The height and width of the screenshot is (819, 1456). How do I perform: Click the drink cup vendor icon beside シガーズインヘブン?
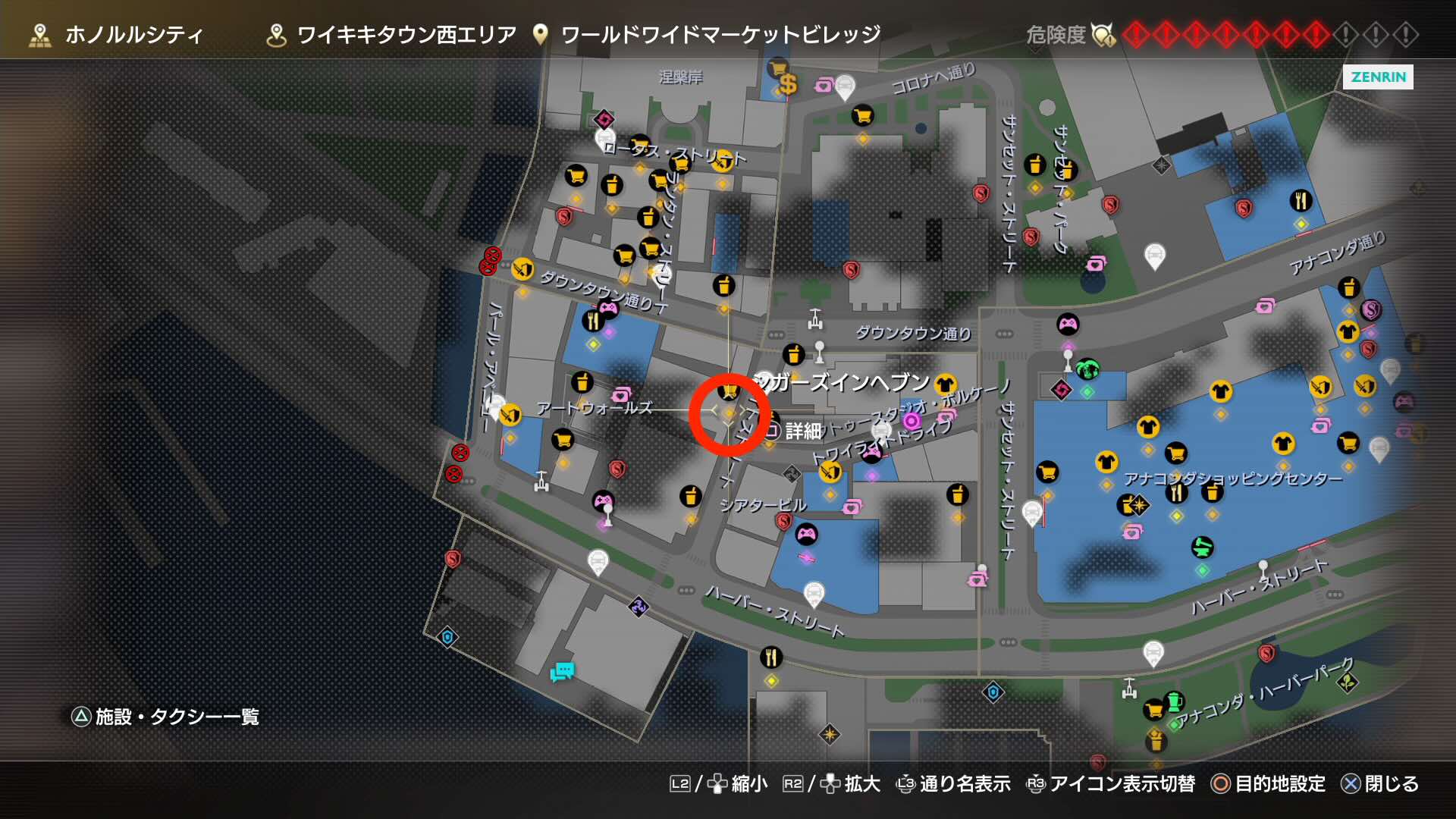click(793, 353)
